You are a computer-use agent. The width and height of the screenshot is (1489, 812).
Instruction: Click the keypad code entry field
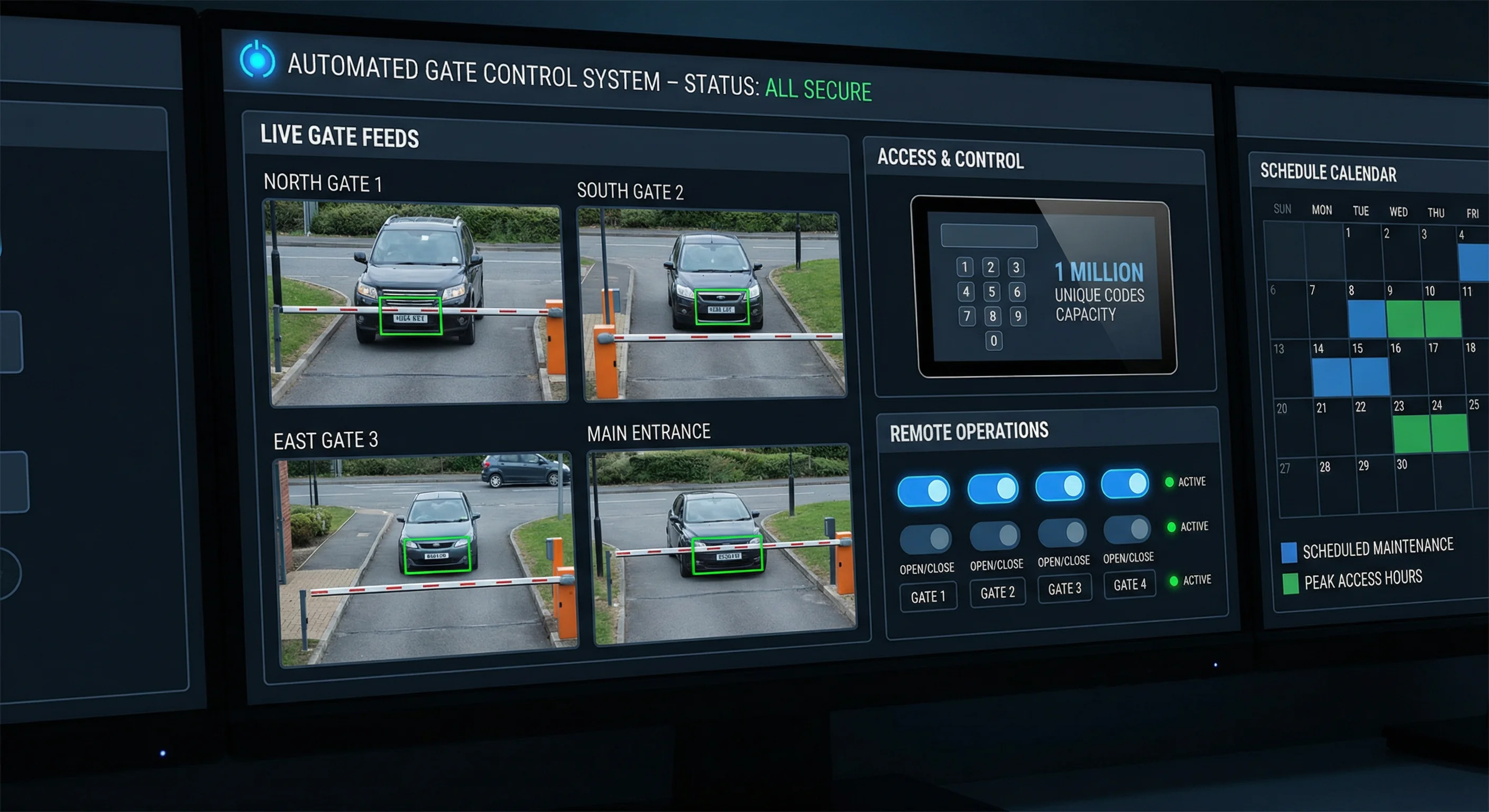point(989,236)
